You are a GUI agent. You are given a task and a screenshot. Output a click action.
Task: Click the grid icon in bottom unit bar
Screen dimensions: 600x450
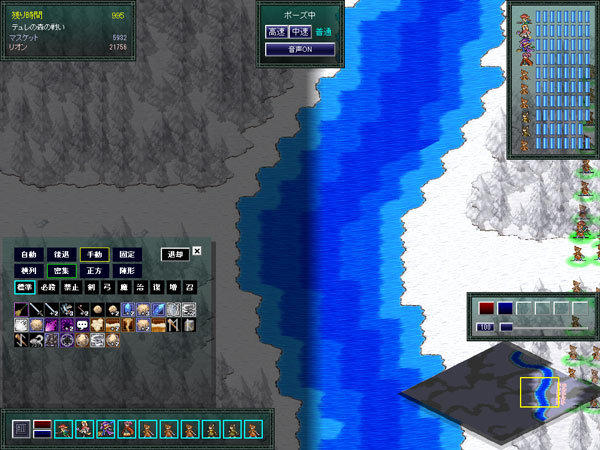[21, 429]
